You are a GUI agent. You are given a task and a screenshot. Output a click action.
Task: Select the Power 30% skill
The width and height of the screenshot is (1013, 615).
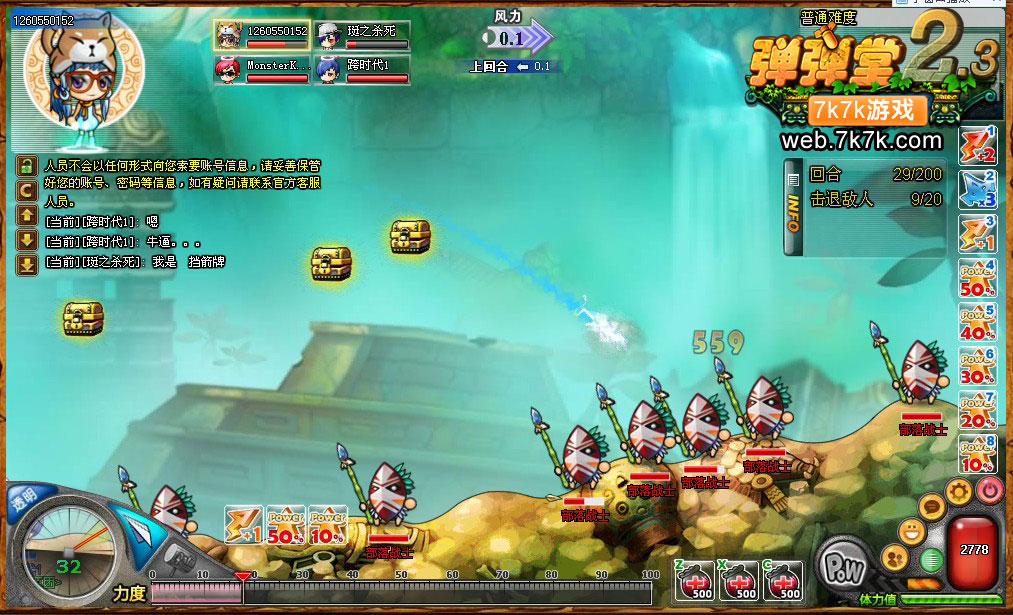[x=977, y=368]
